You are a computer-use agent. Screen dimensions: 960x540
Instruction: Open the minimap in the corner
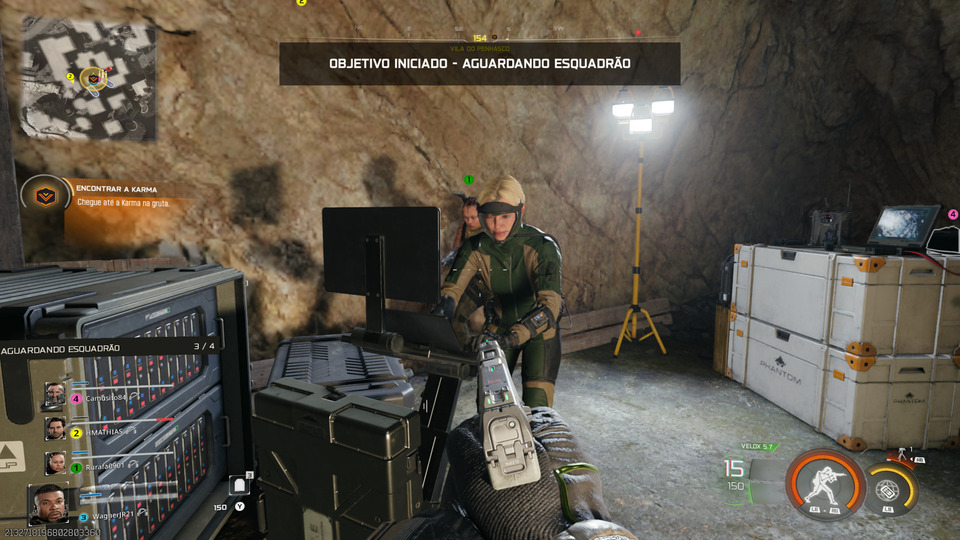(89, 80)
